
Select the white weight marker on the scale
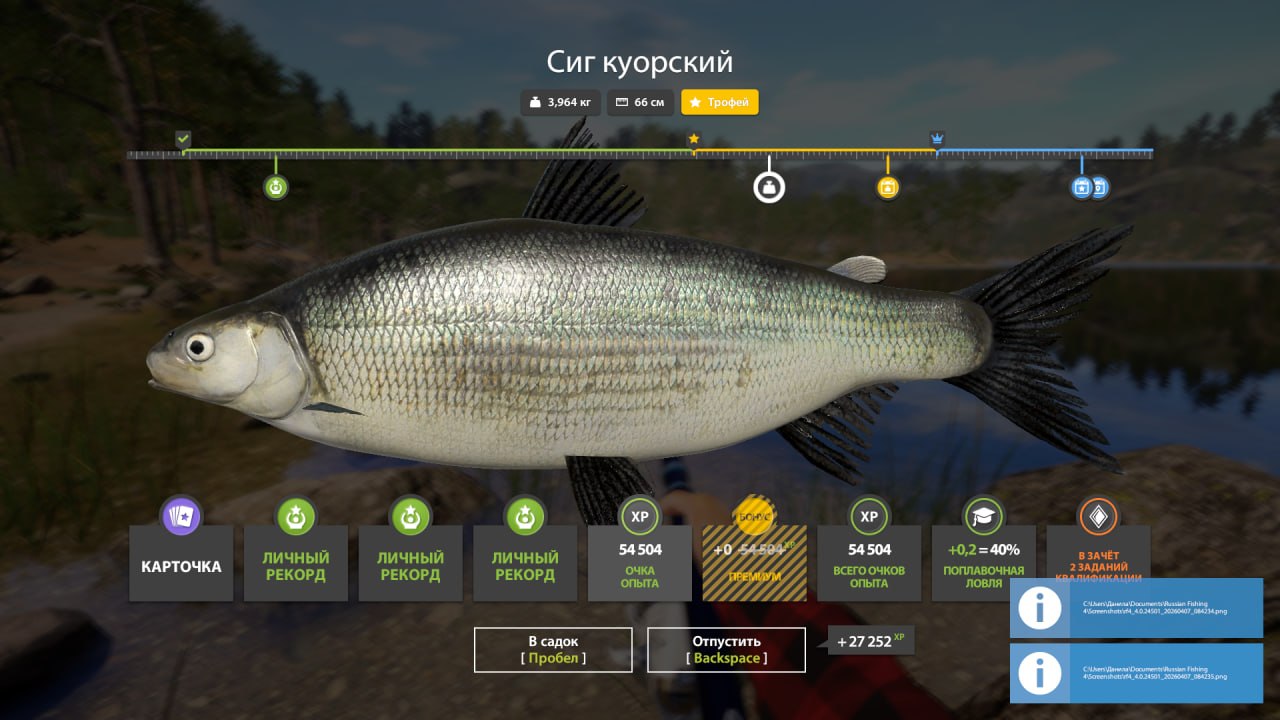(769, 187)
